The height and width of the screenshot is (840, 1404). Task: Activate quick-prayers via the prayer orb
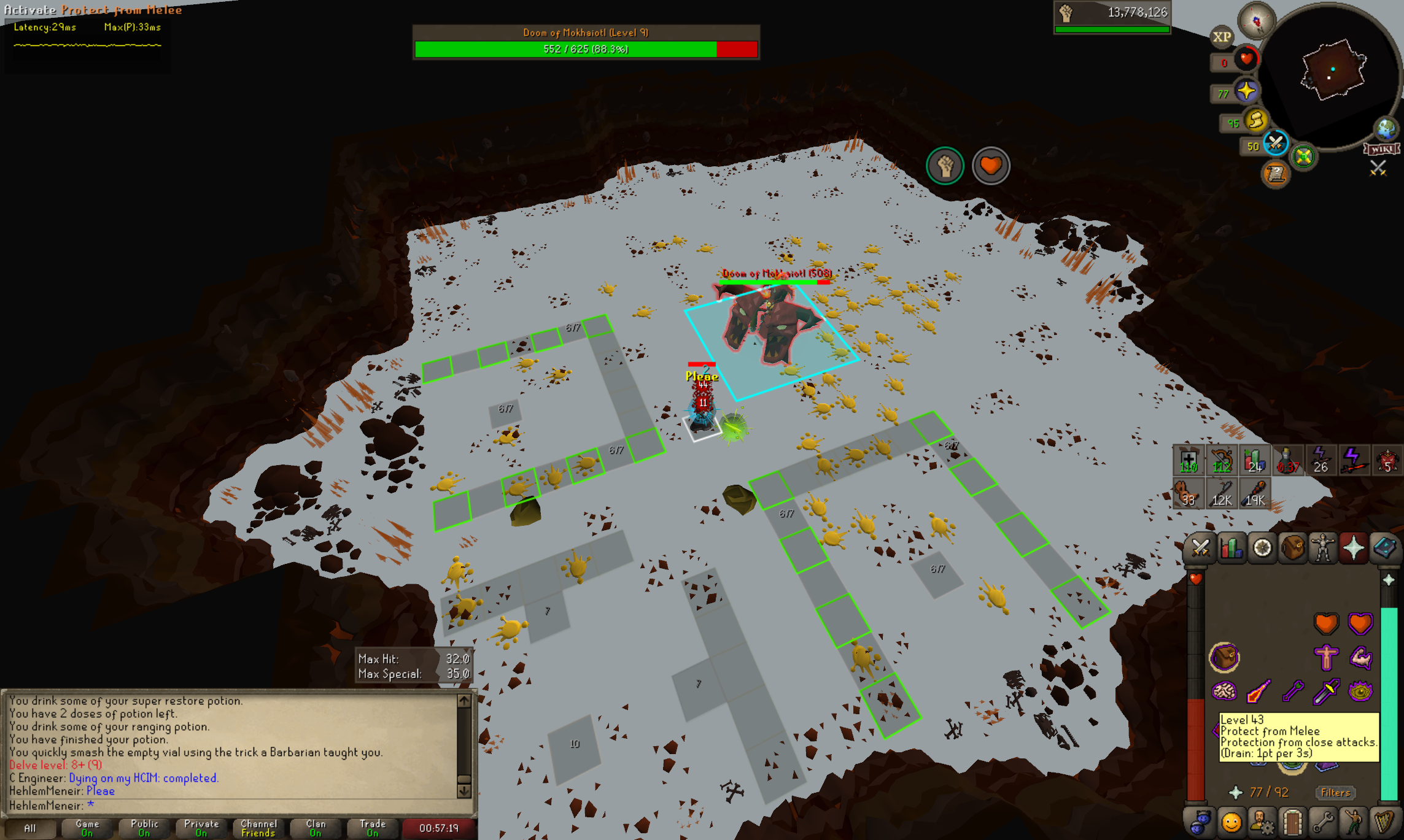pos(1246,91)
